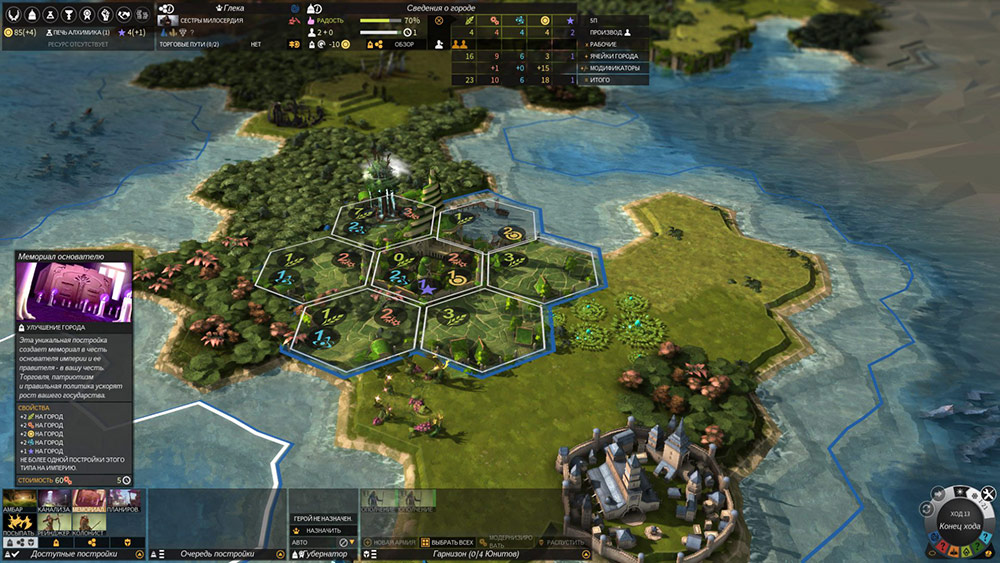Create army with Новая армия
The image size is (1000, 563).
tap(390, 541)
